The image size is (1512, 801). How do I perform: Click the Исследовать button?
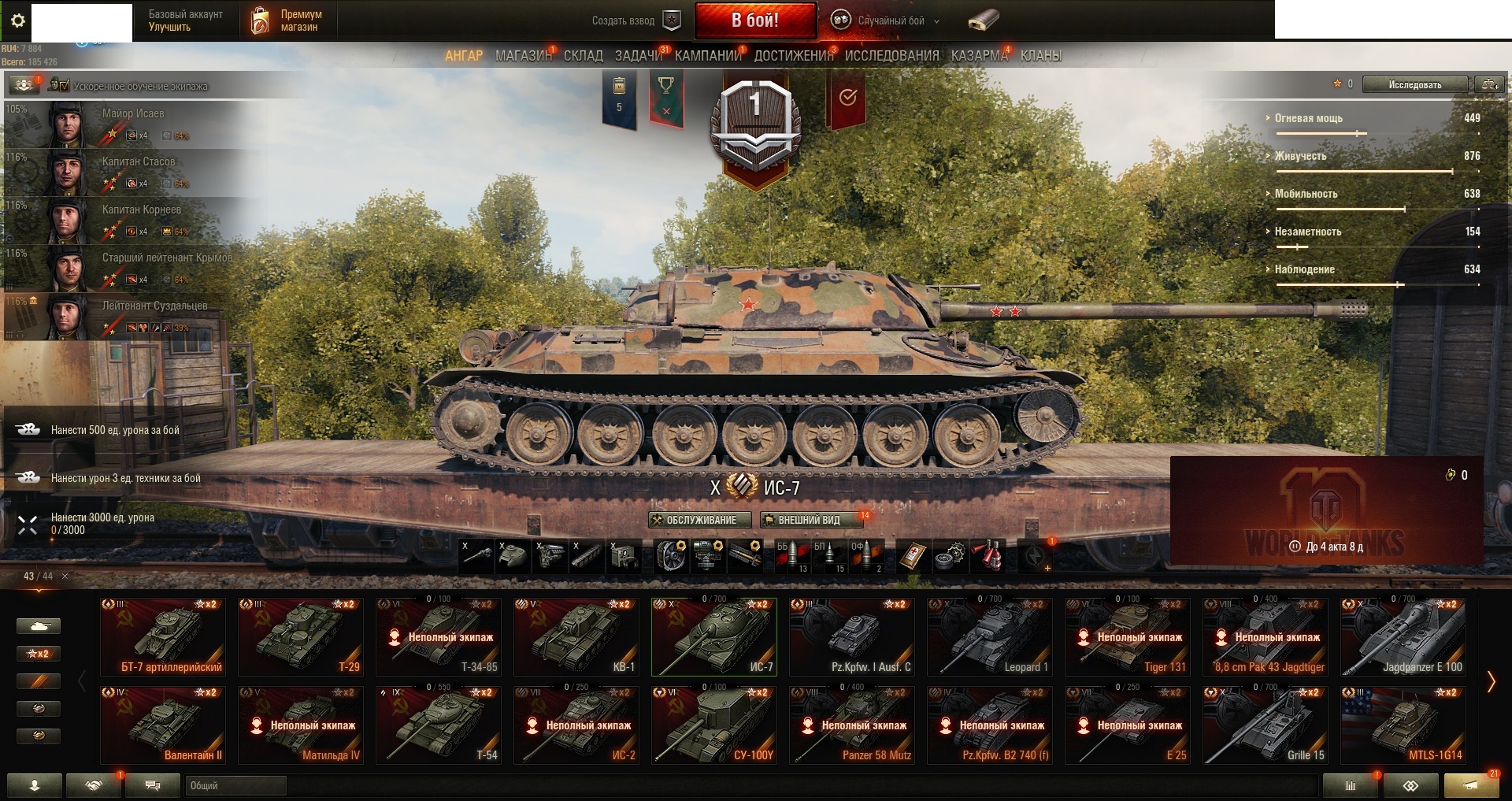click(1414, 84)
